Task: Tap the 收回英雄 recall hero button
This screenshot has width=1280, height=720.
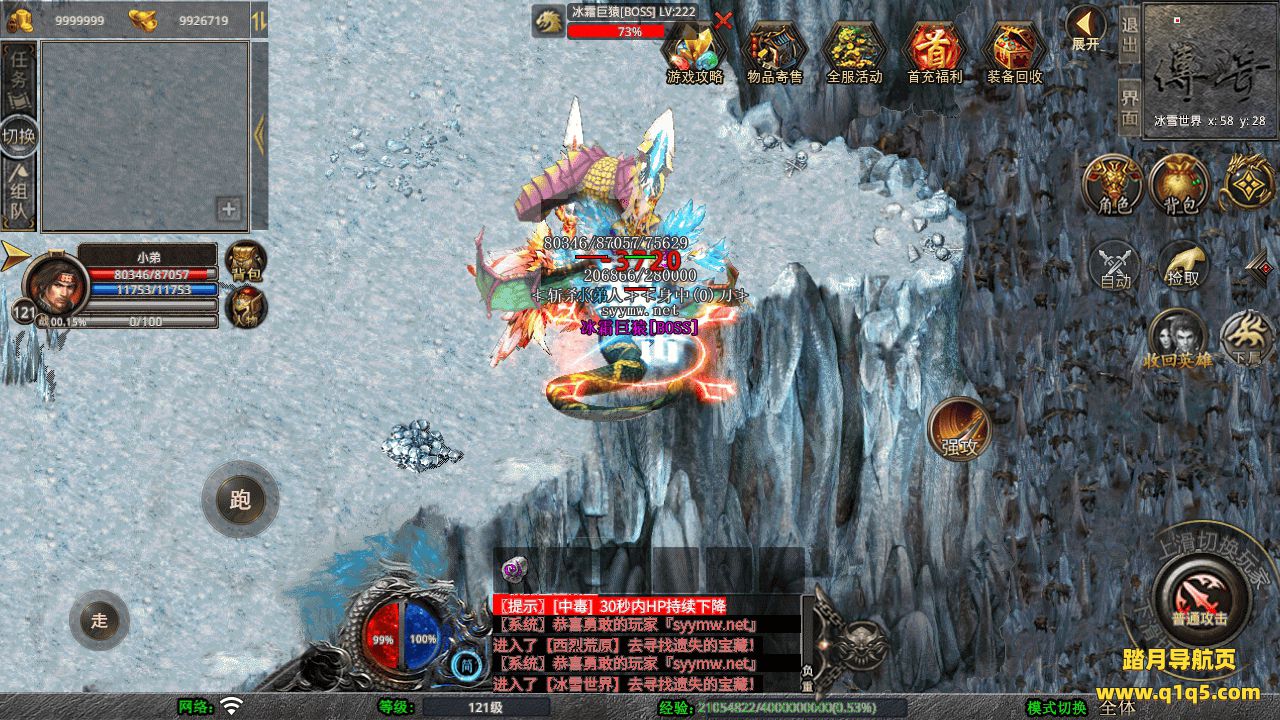Action: (1177, 338)
